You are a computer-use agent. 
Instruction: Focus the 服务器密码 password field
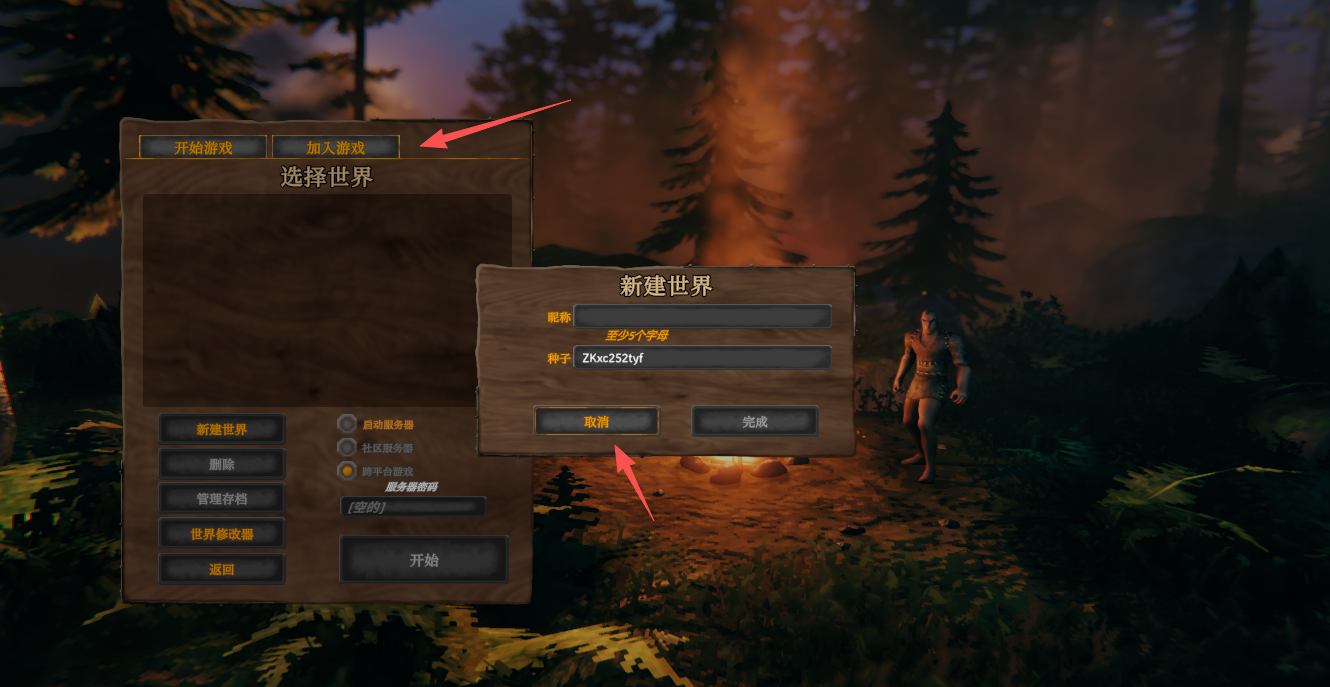point(413,507)
